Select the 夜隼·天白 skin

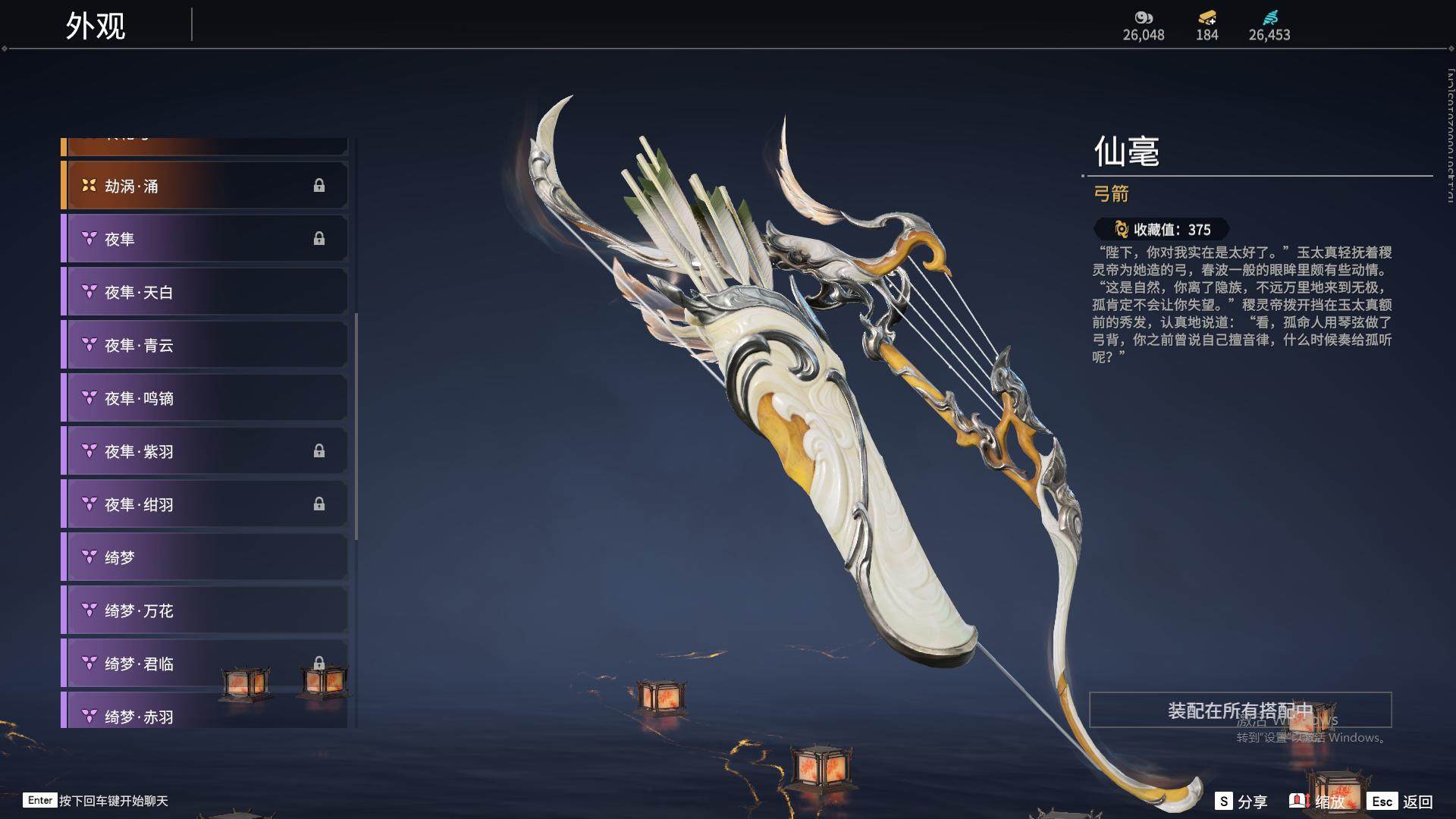205,292
